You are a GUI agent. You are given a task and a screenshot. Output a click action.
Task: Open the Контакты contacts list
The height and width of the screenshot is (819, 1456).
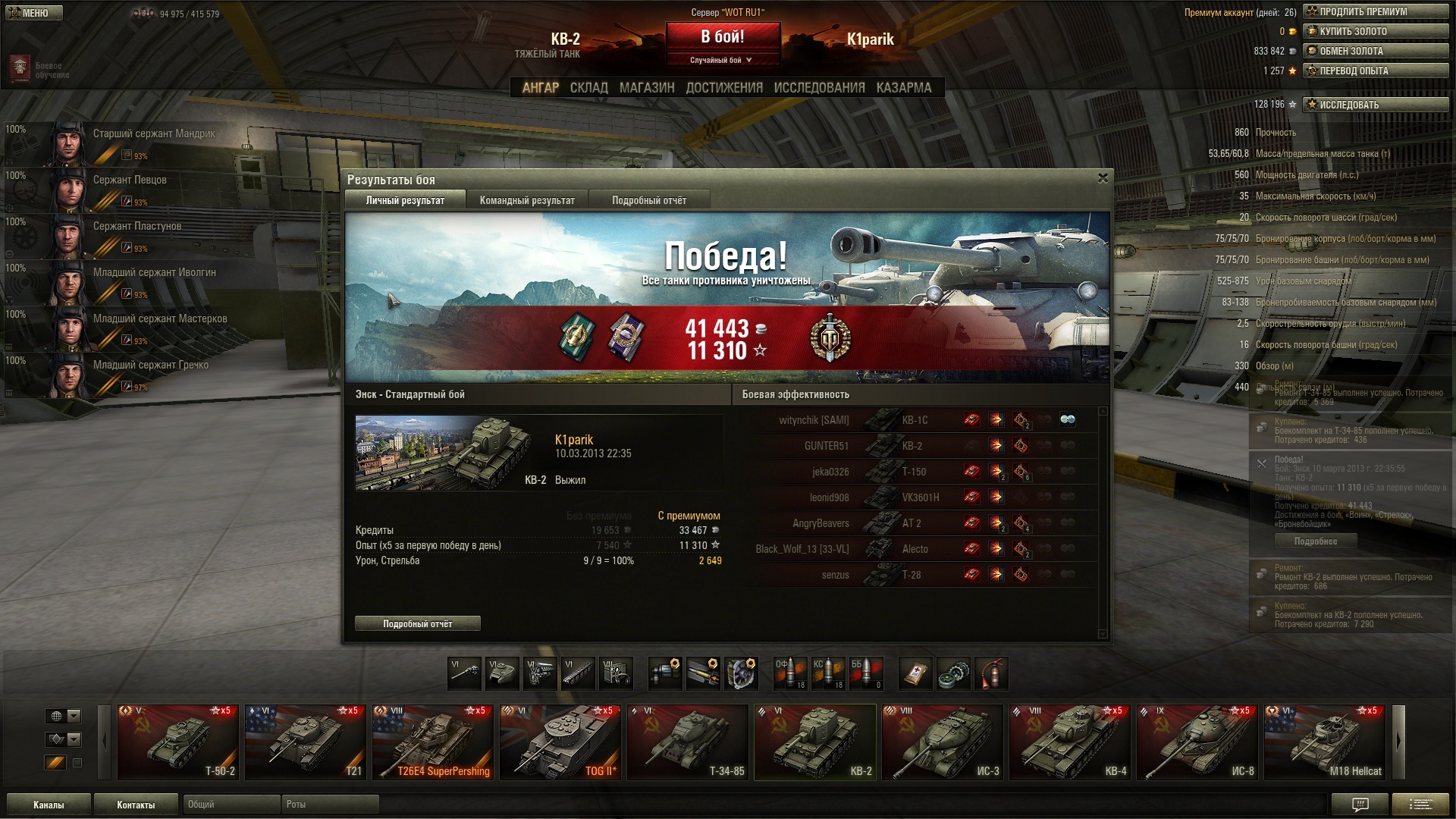tap(136, 805)
